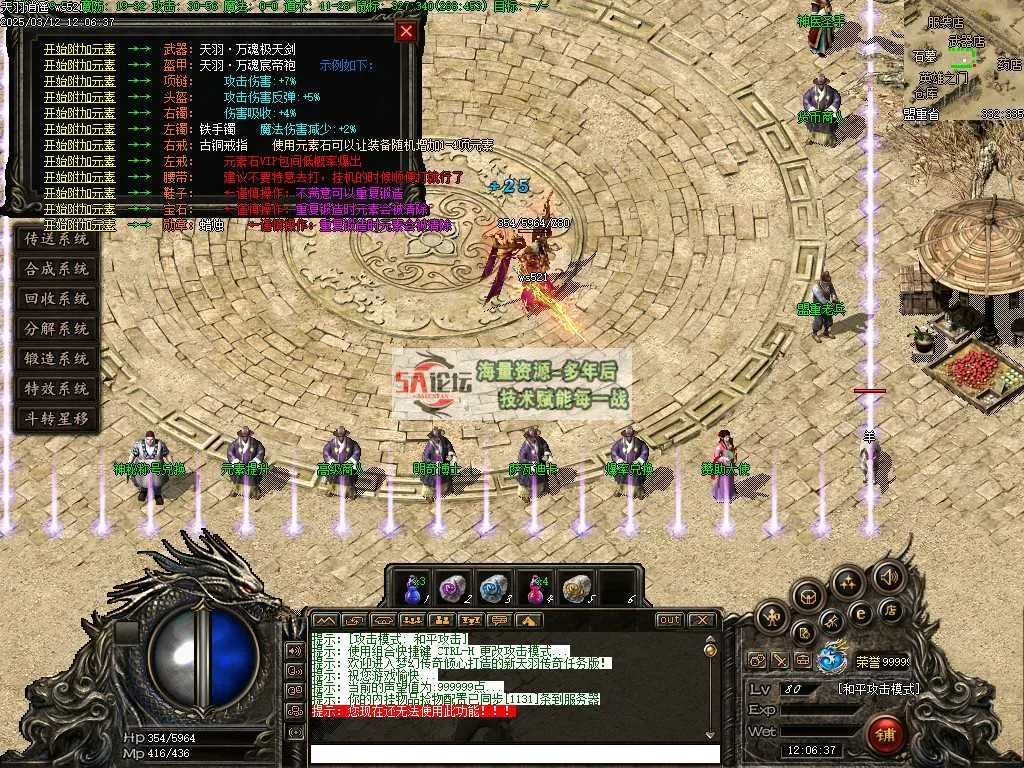
Task: Select the 斗转星移 button
Action: pos(57,418)
